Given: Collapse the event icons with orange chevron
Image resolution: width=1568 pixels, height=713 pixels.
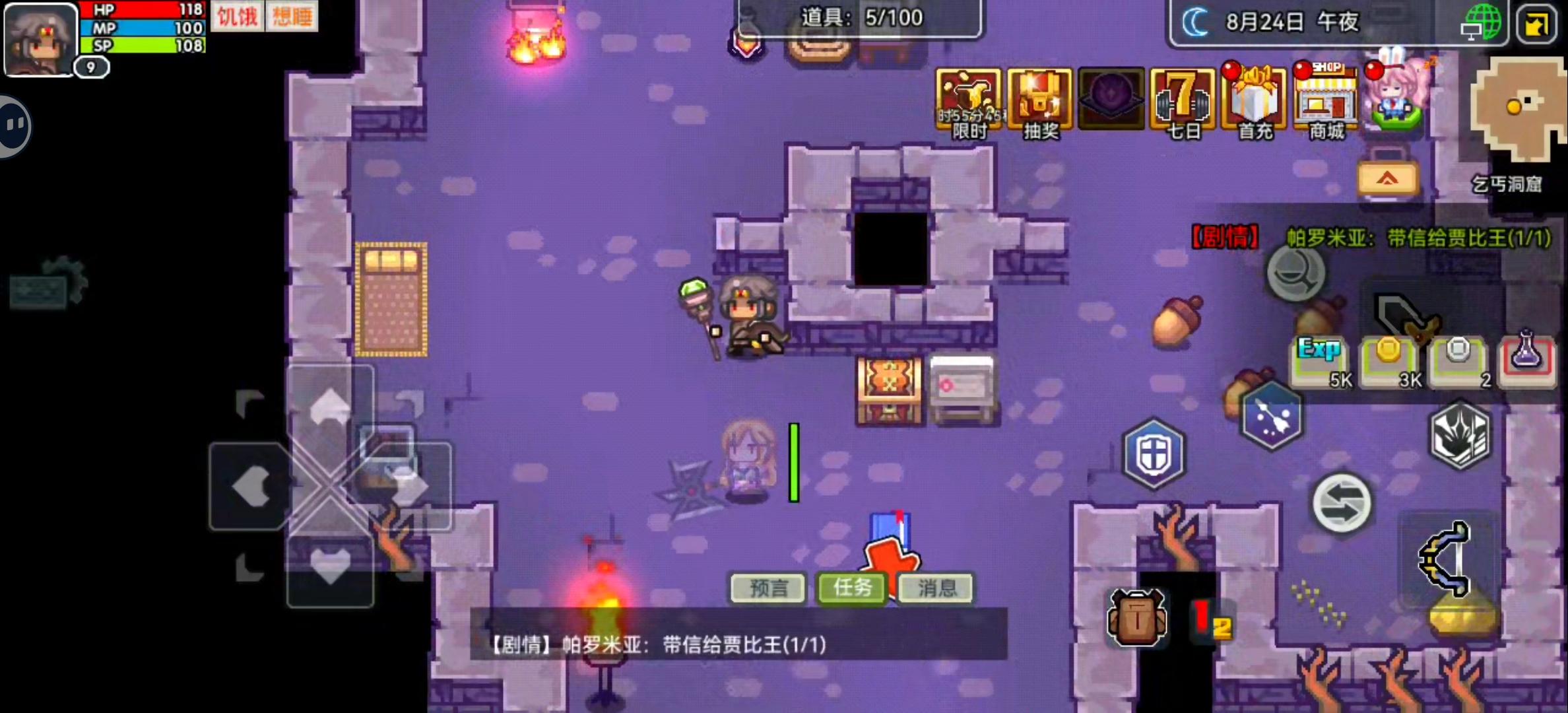Looking at the screenshot, I should [1388, 177].
